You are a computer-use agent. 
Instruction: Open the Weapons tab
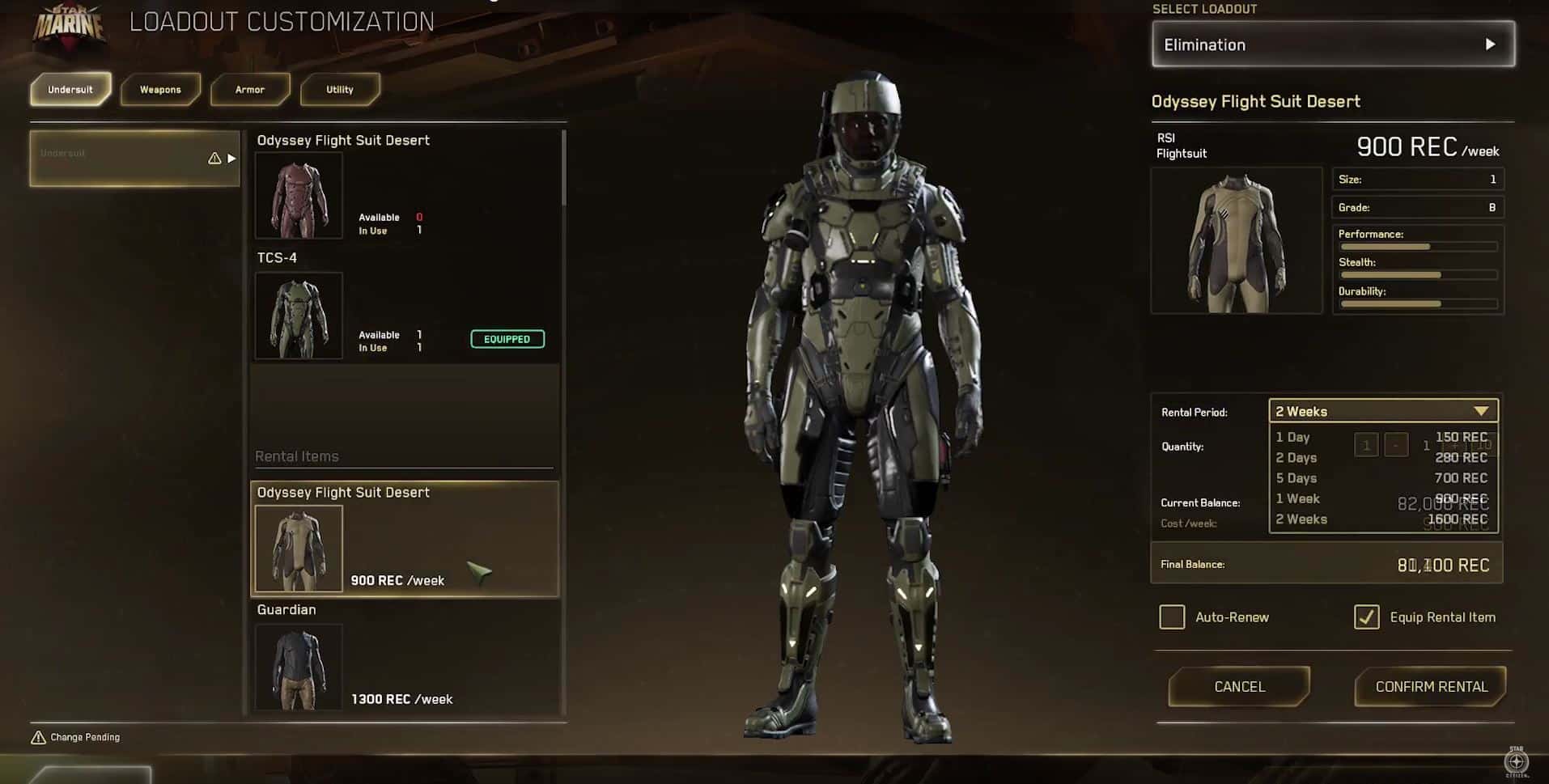coord(160,90)
